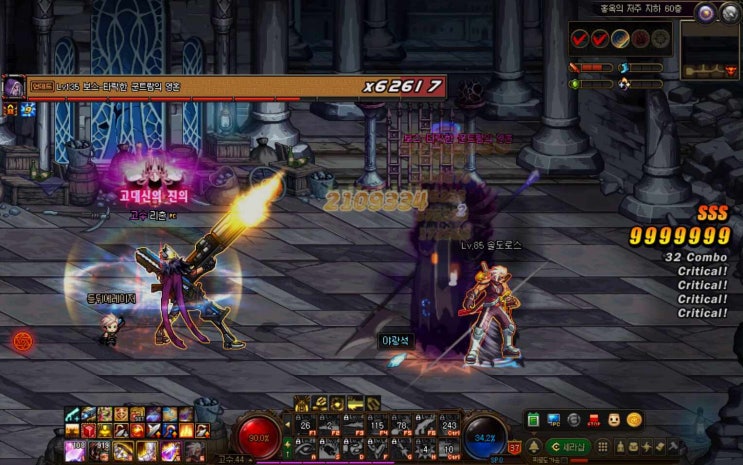Click the grey round coin icon
Screen dimensions: 743x465
coord(573,420)
